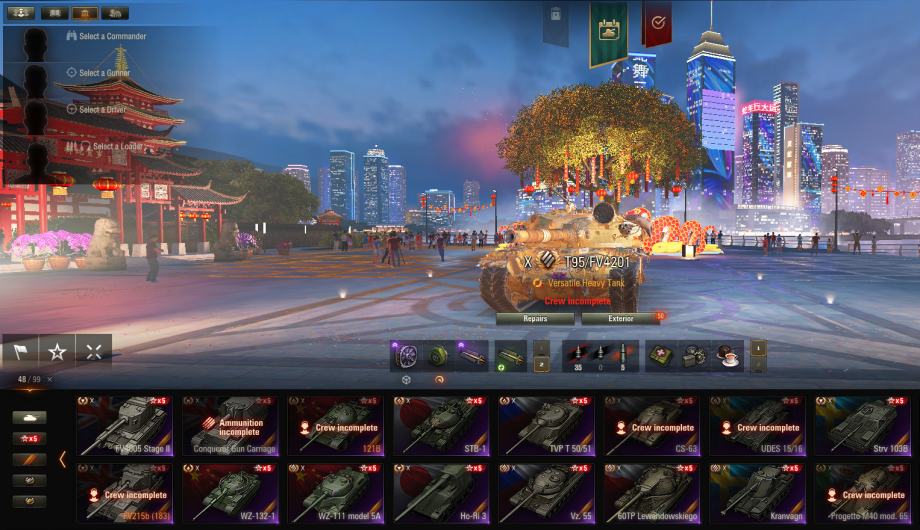Open the Exterior customization button
Screen dimensions: 920x530
621,319
